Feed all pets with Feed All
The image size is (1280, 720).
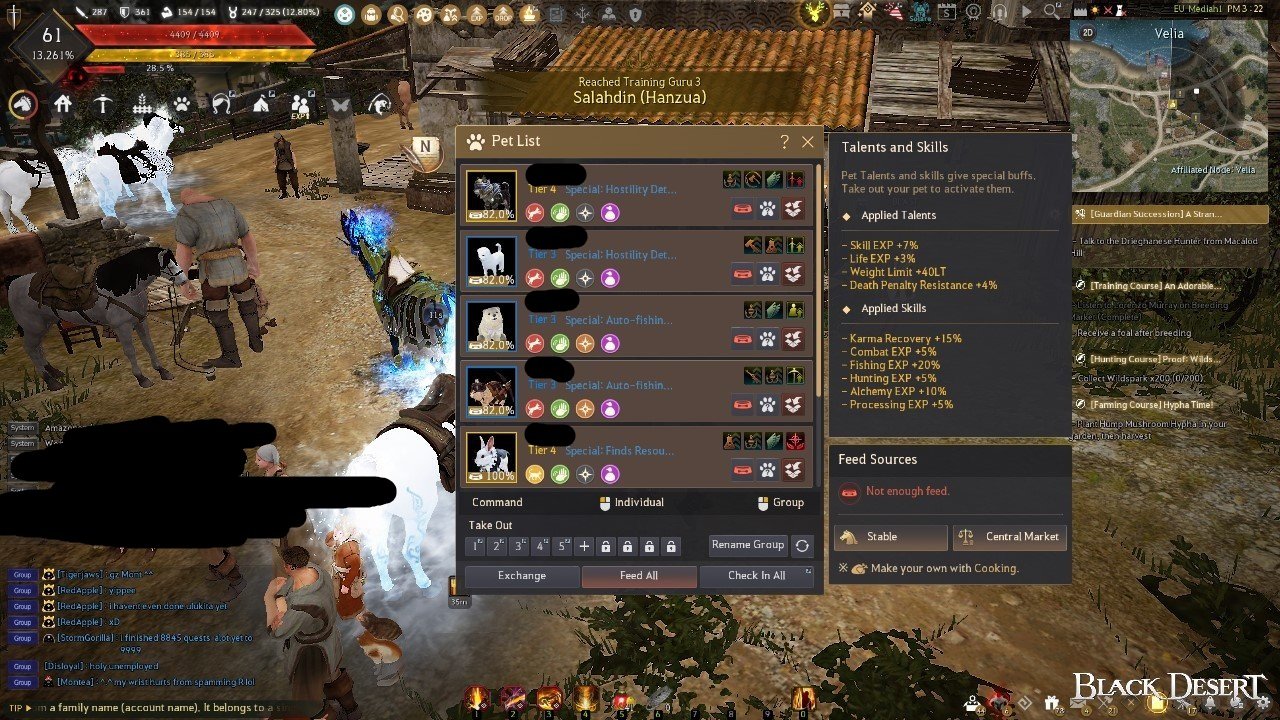pyautogui.click(x=638, y=575)
